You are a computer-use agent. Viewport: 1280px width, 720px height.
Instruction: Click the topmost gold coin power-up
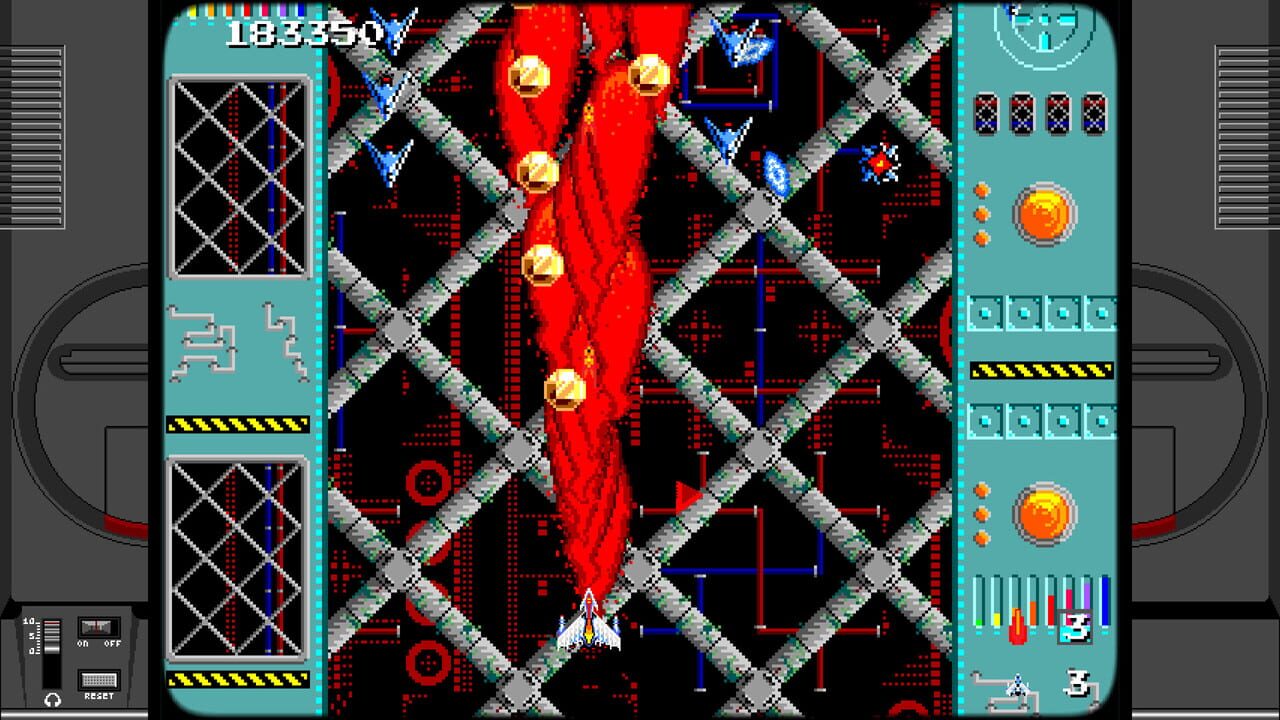pos(647,73)
